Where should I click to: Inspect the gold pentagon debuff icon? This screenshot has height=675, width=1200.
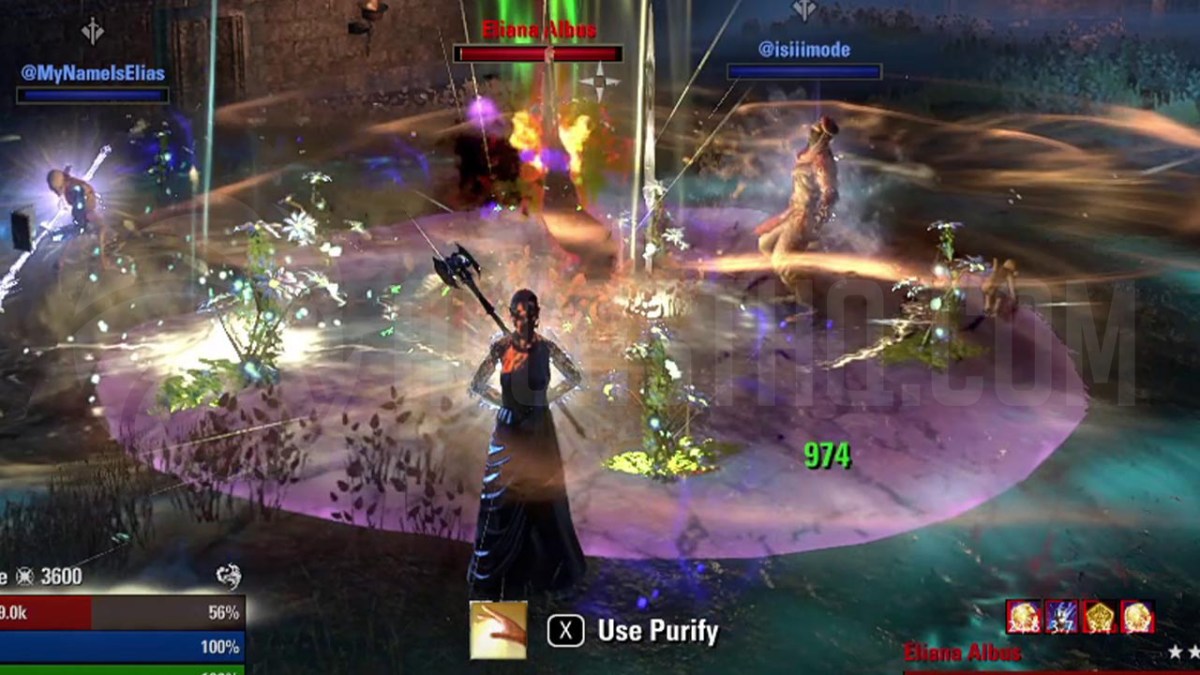tap(1099, 617)
